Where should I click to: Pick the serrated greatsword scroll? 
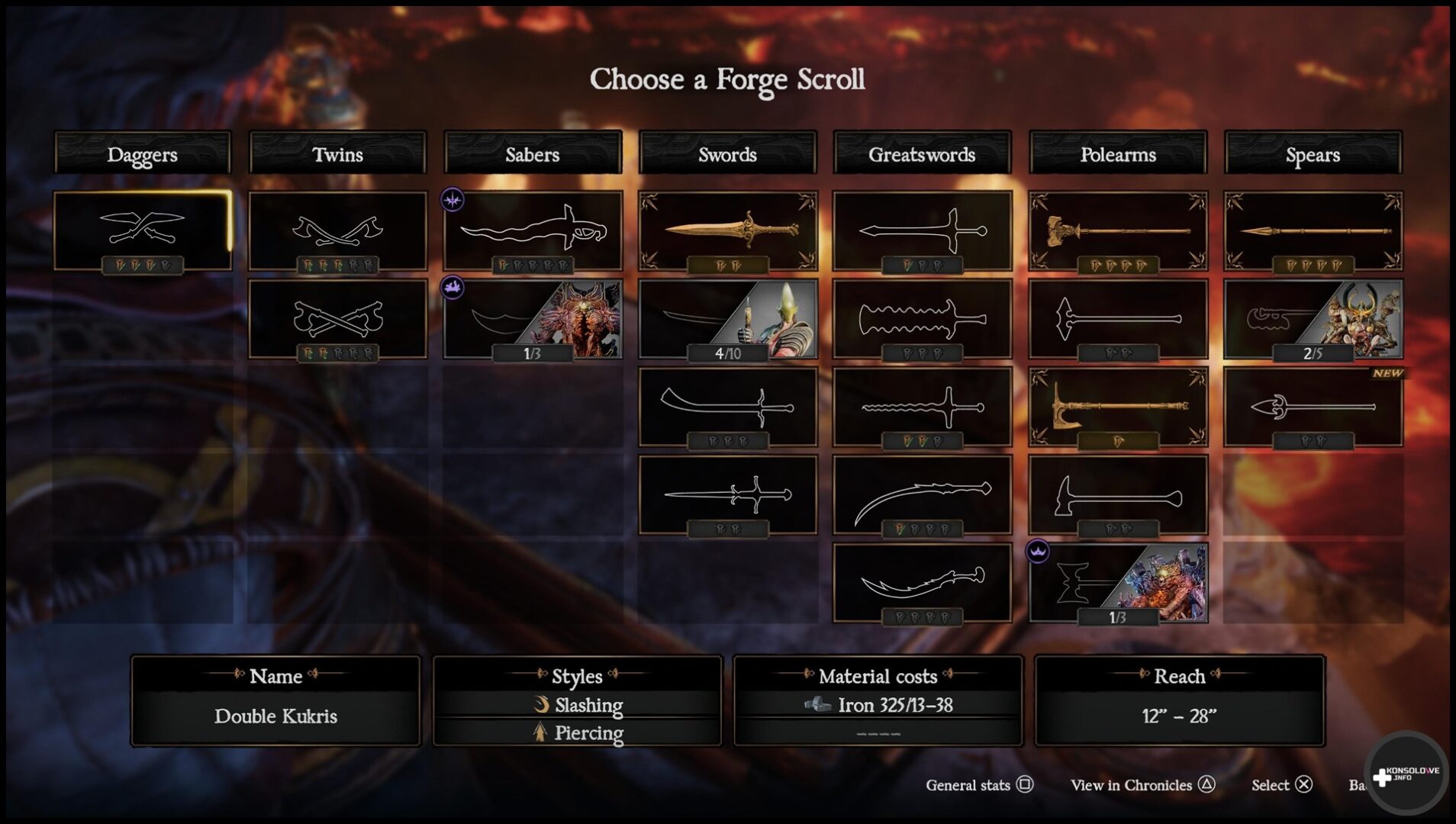tap(922, 318)
